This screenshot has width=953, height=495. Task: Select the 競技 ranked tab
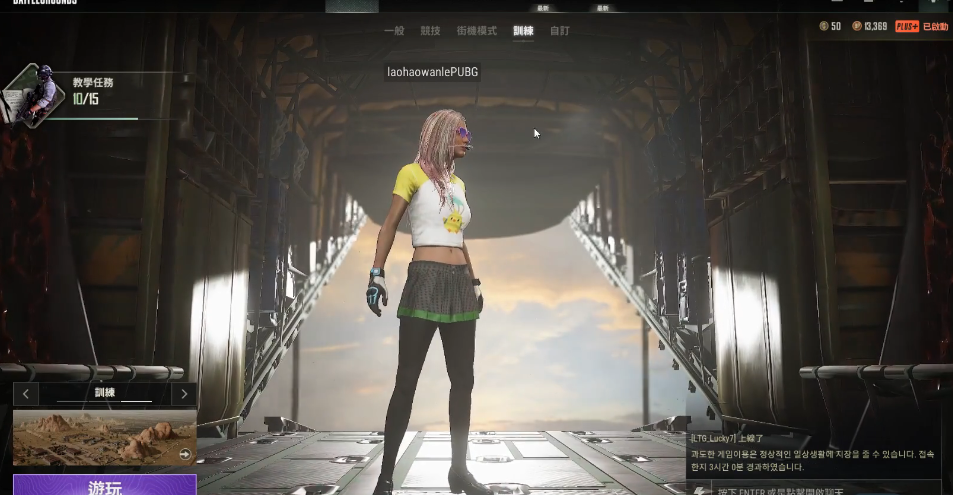pos(430,31)
